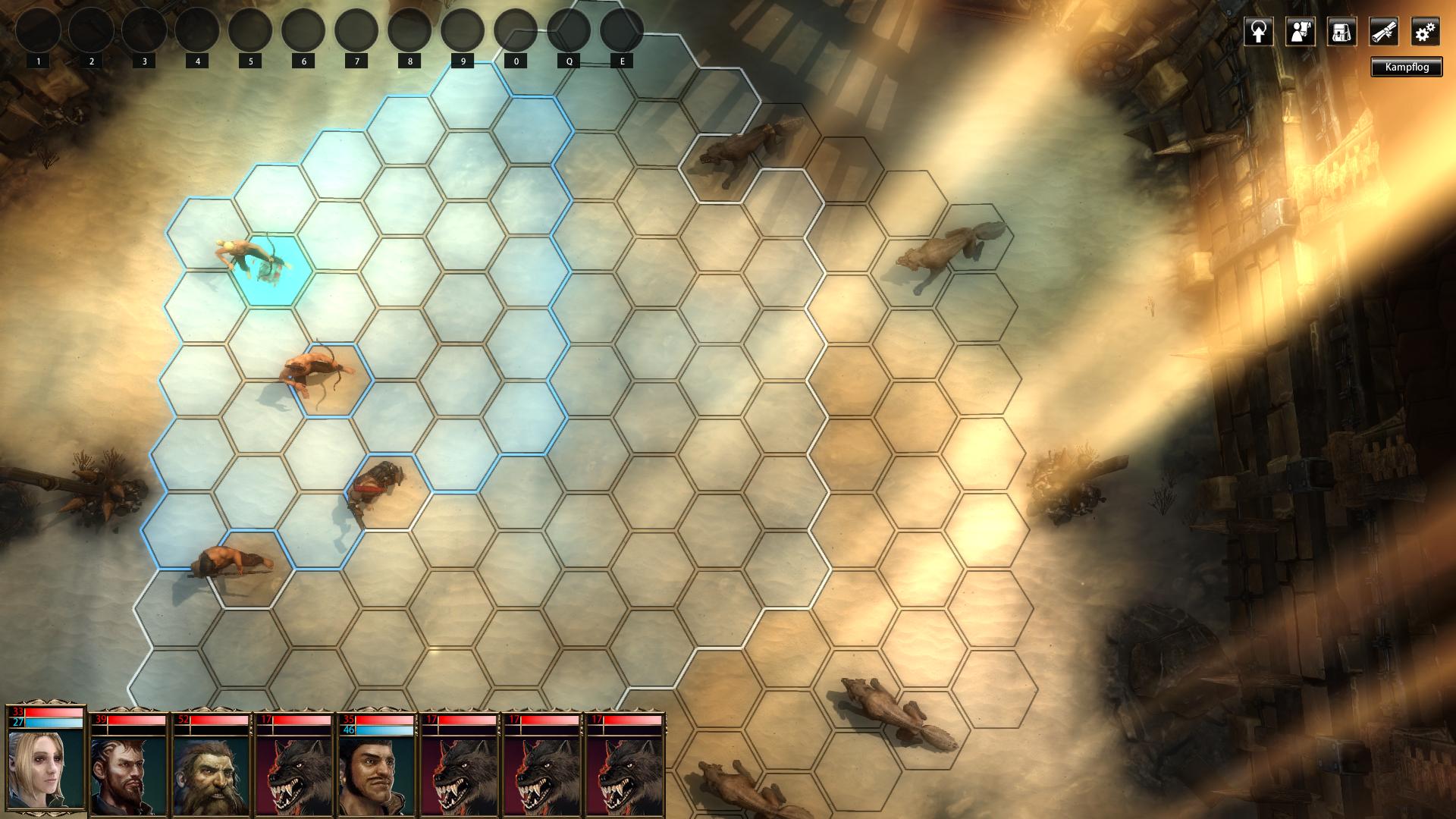Select the bearded dwarf's portrait
Viewport: 1456px width, 819px height.
[x=211, y=775]
